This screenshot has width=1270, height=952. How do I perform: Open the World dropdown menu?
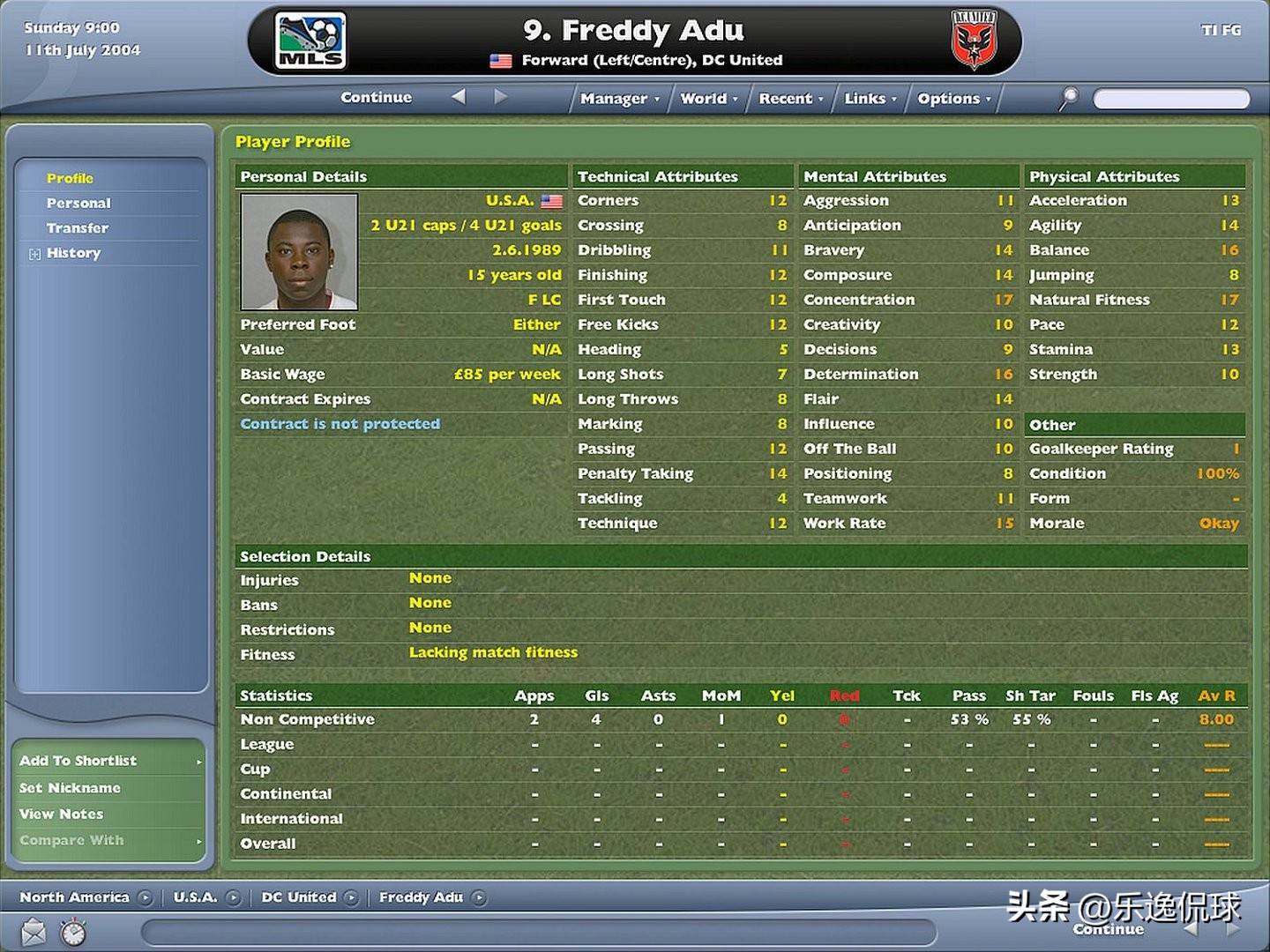coord(708,99)
